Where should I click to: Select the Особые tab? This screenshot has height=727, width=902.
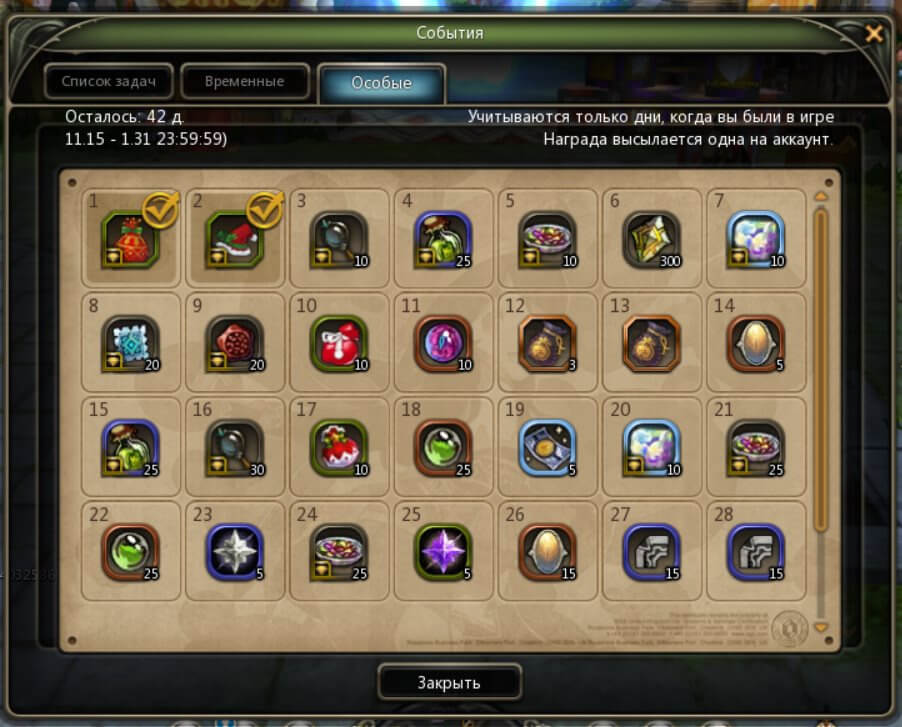pos(381,84)
